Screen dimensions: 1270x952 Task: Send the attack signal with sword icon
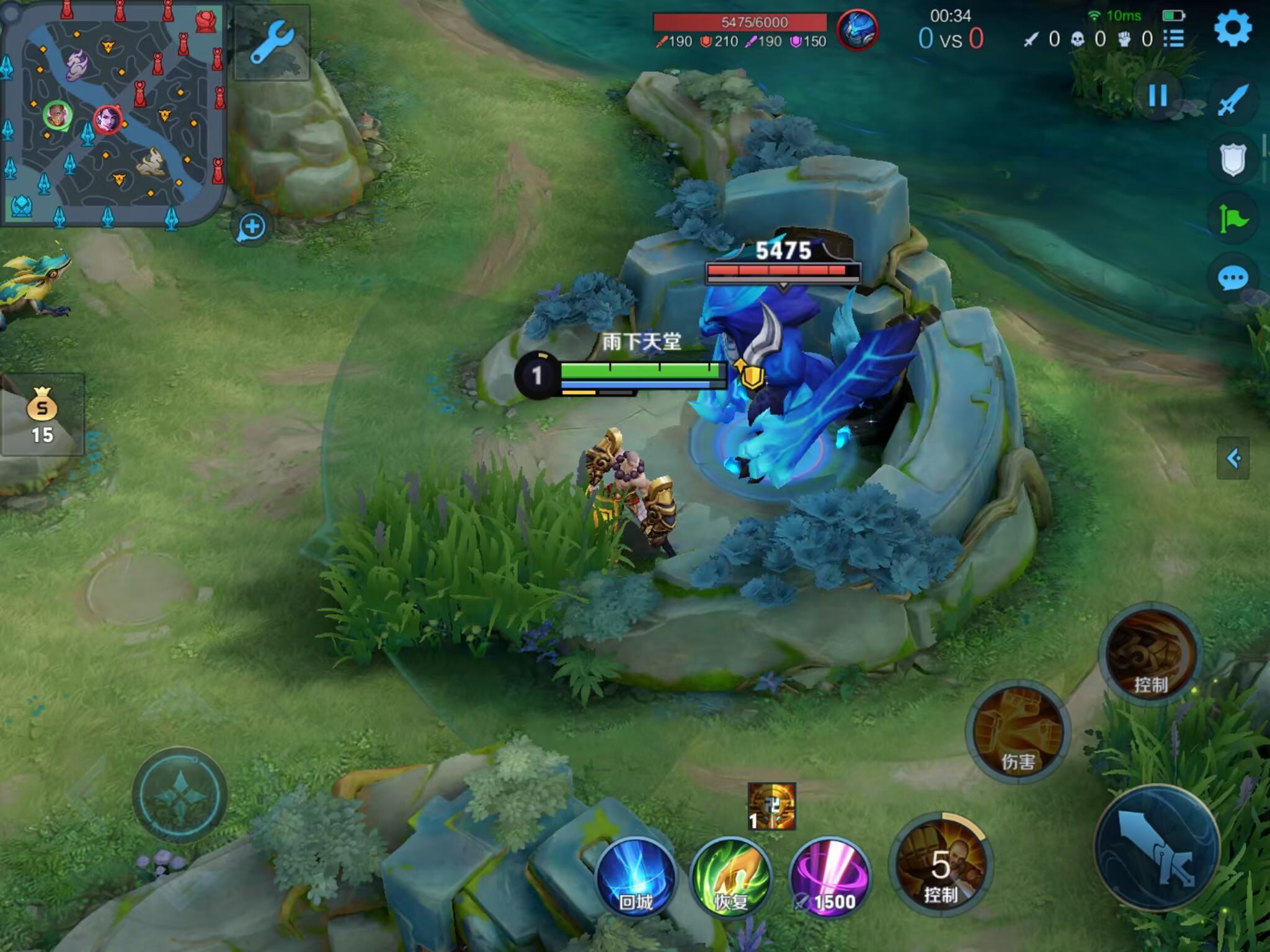coord(1233,100)
